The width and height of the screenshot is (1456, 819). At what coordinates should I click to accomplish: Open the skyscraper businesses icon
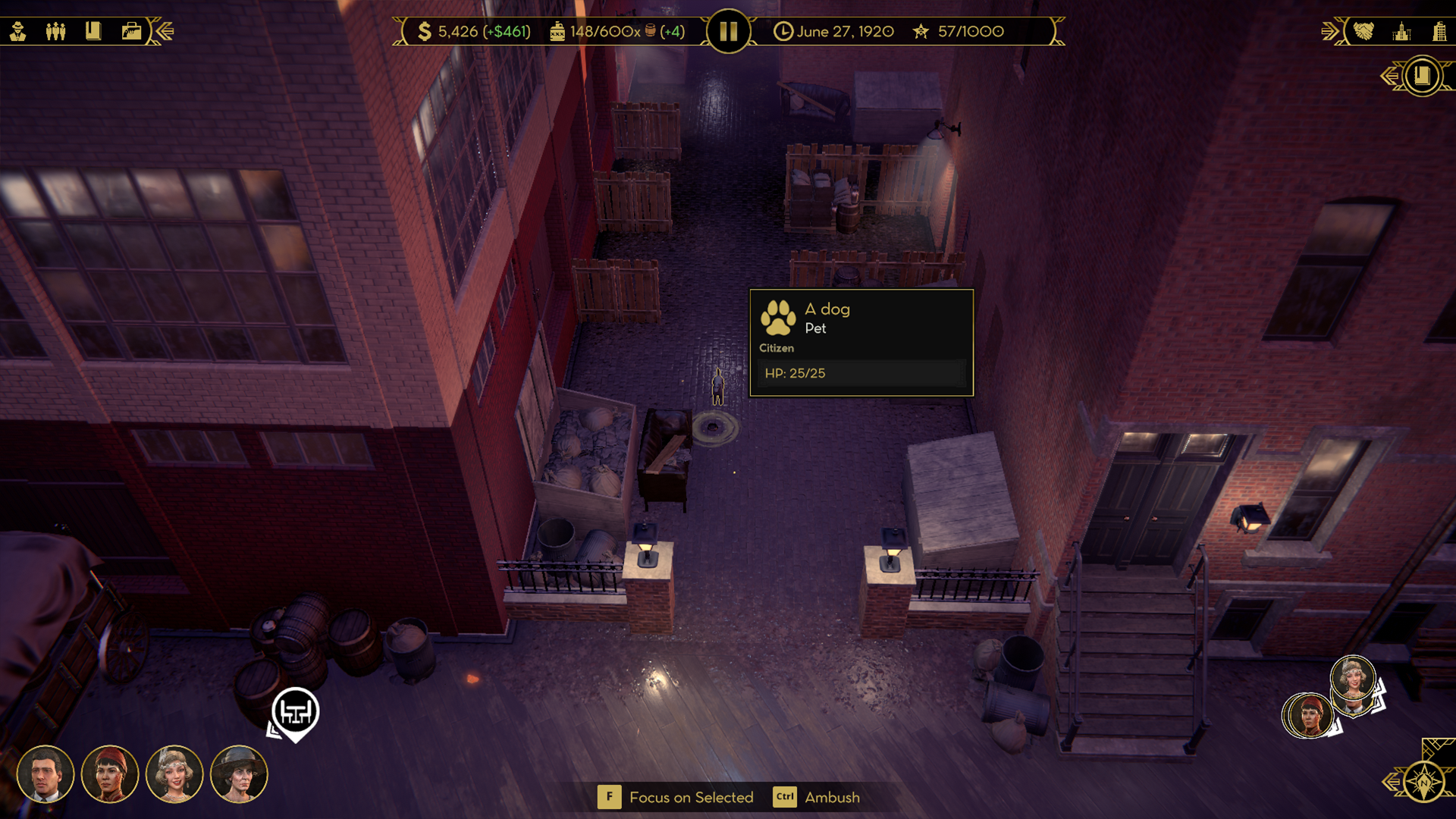click(1439, 31)
